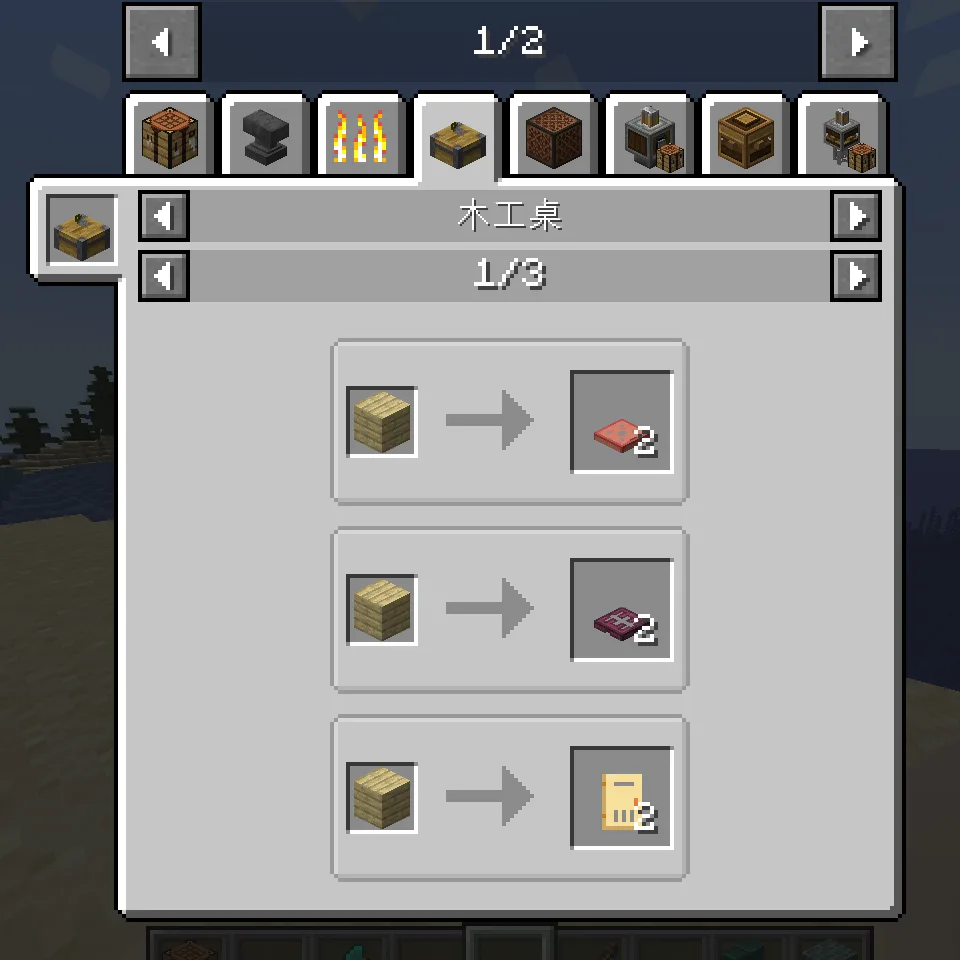960x960 pixels.
Task: Go to the next tab page beside 1/2
Action: 857,42
